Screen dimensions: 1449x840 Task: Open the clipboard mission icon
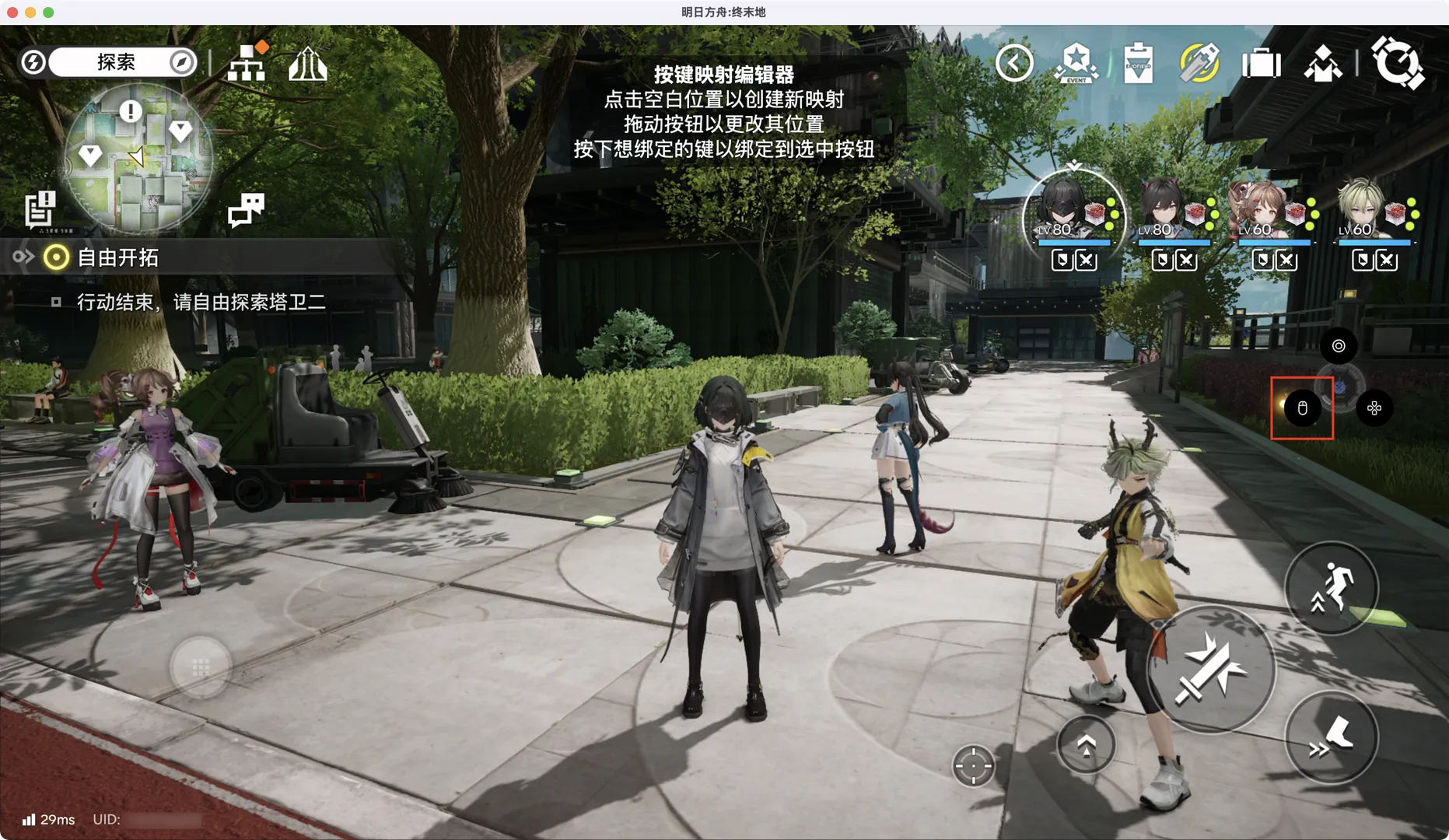click(x=1138, y=63)
